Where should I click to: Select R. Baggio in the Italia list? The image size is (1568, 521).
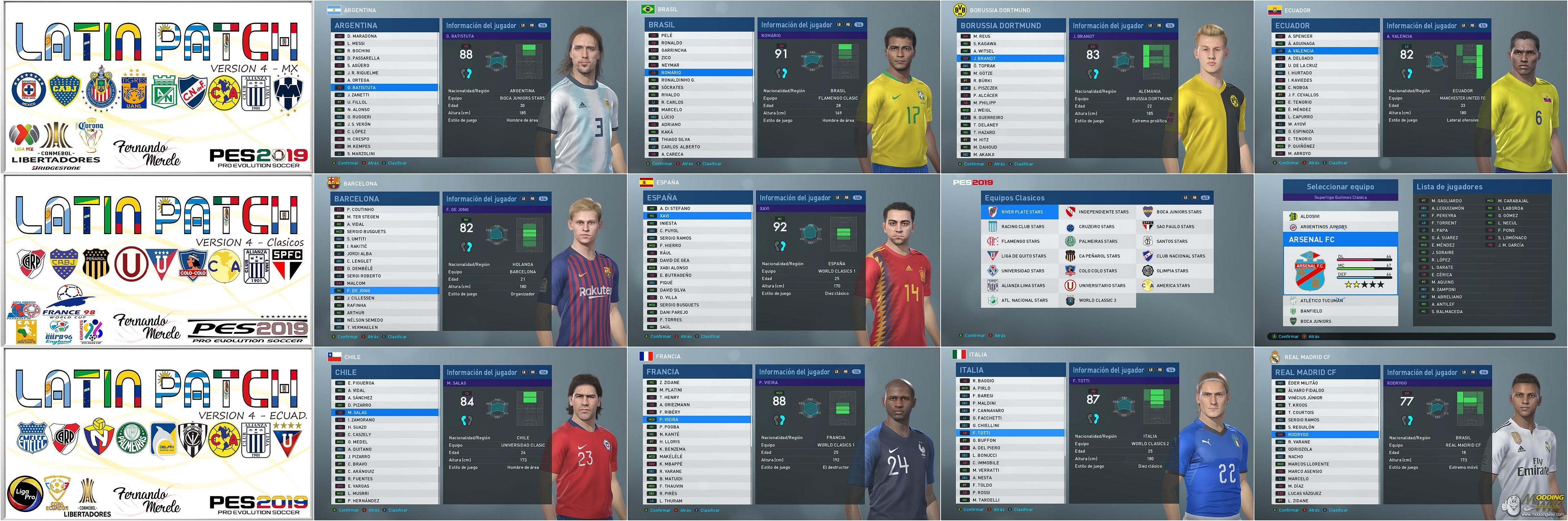(x=983, y=381)
